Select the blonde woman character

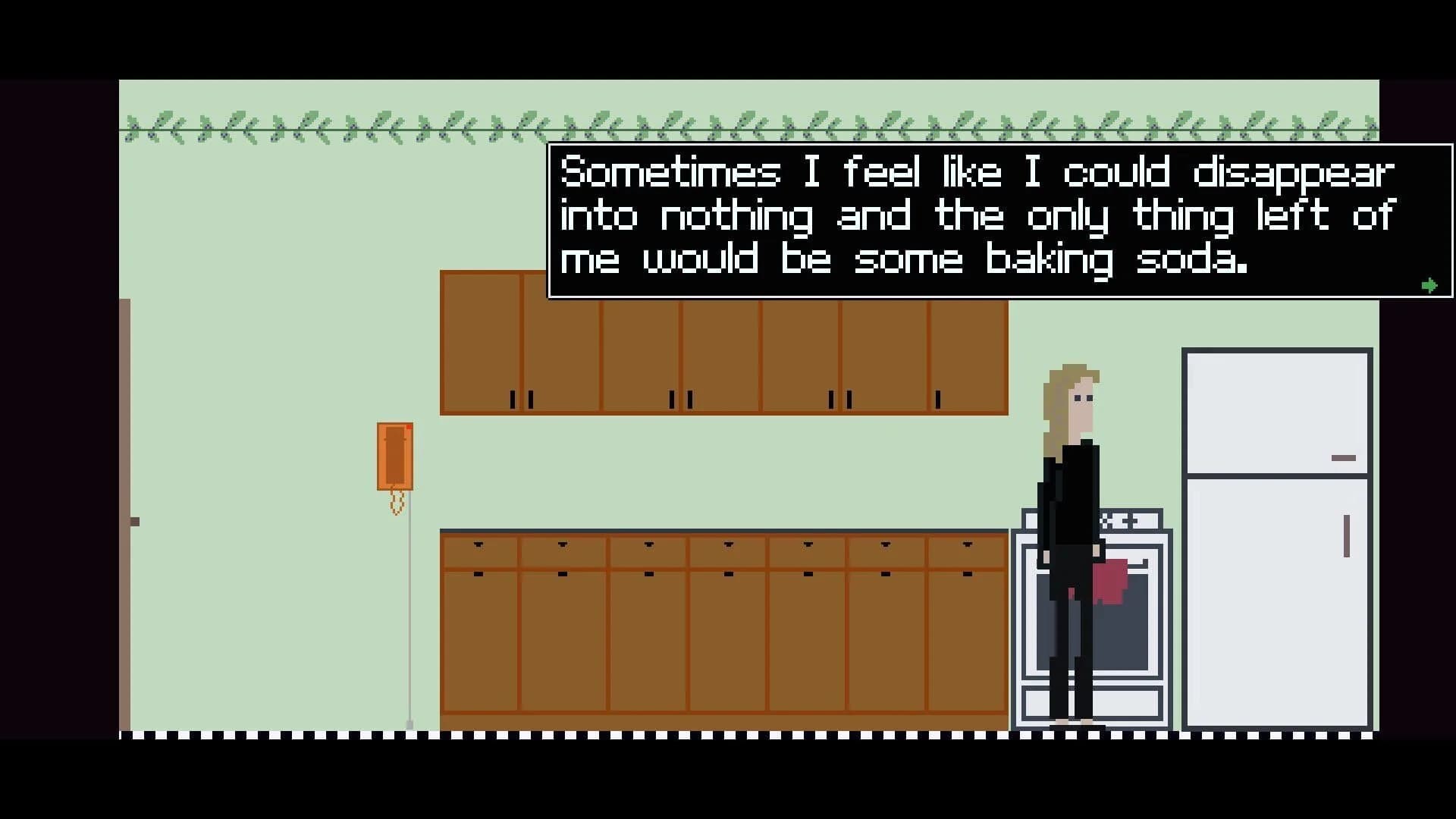coord(1069,493)
